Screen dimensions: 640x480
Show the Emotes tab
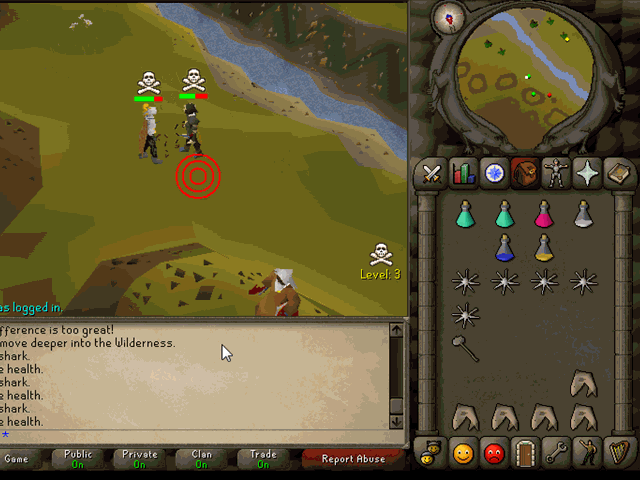586,452
